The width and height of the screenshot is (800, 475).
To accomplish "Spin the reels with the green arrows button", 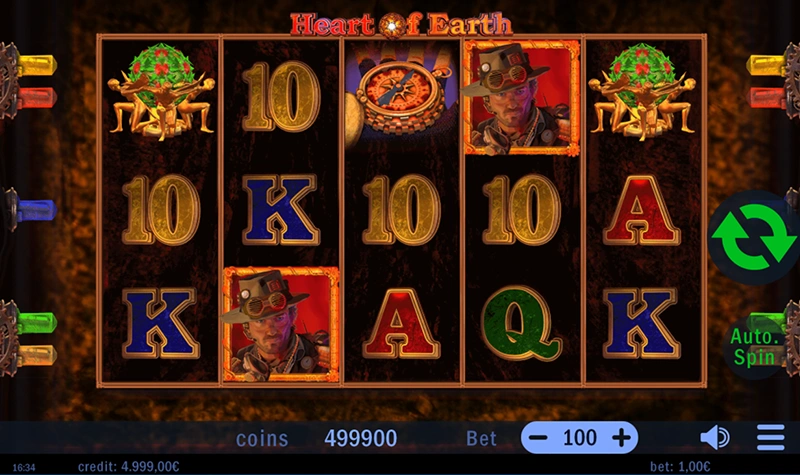I will pyautogui.click(x=755, y=237).
